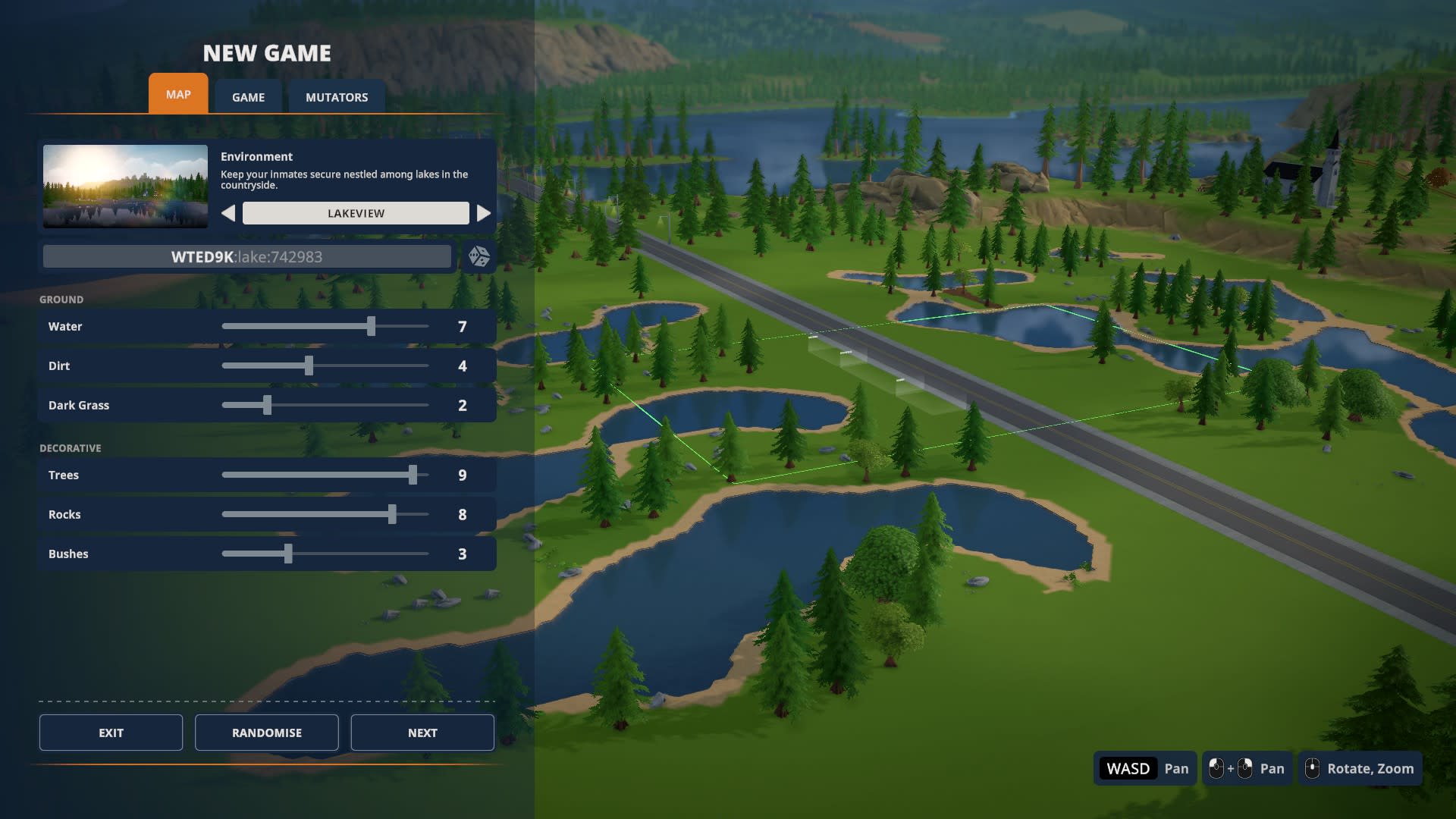
Task: Choose the next environment with right arrow
Action: pos(483,213)
